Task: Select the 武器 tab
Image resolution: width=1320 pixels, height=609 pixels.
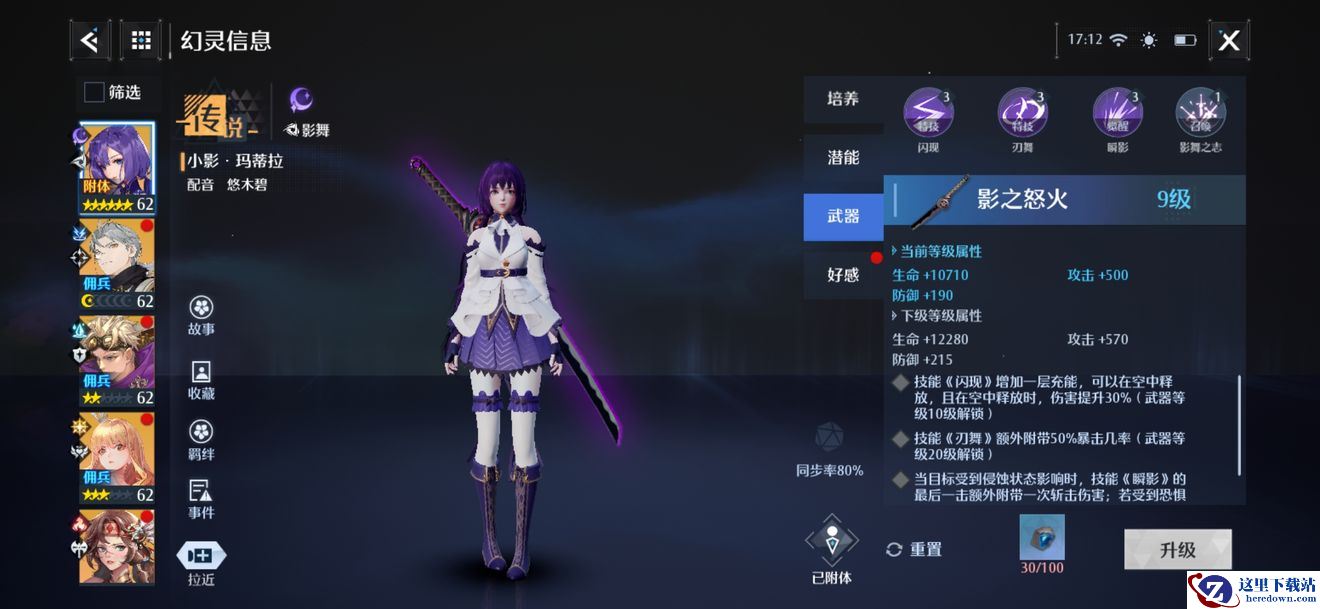Action: click(843, 216)
